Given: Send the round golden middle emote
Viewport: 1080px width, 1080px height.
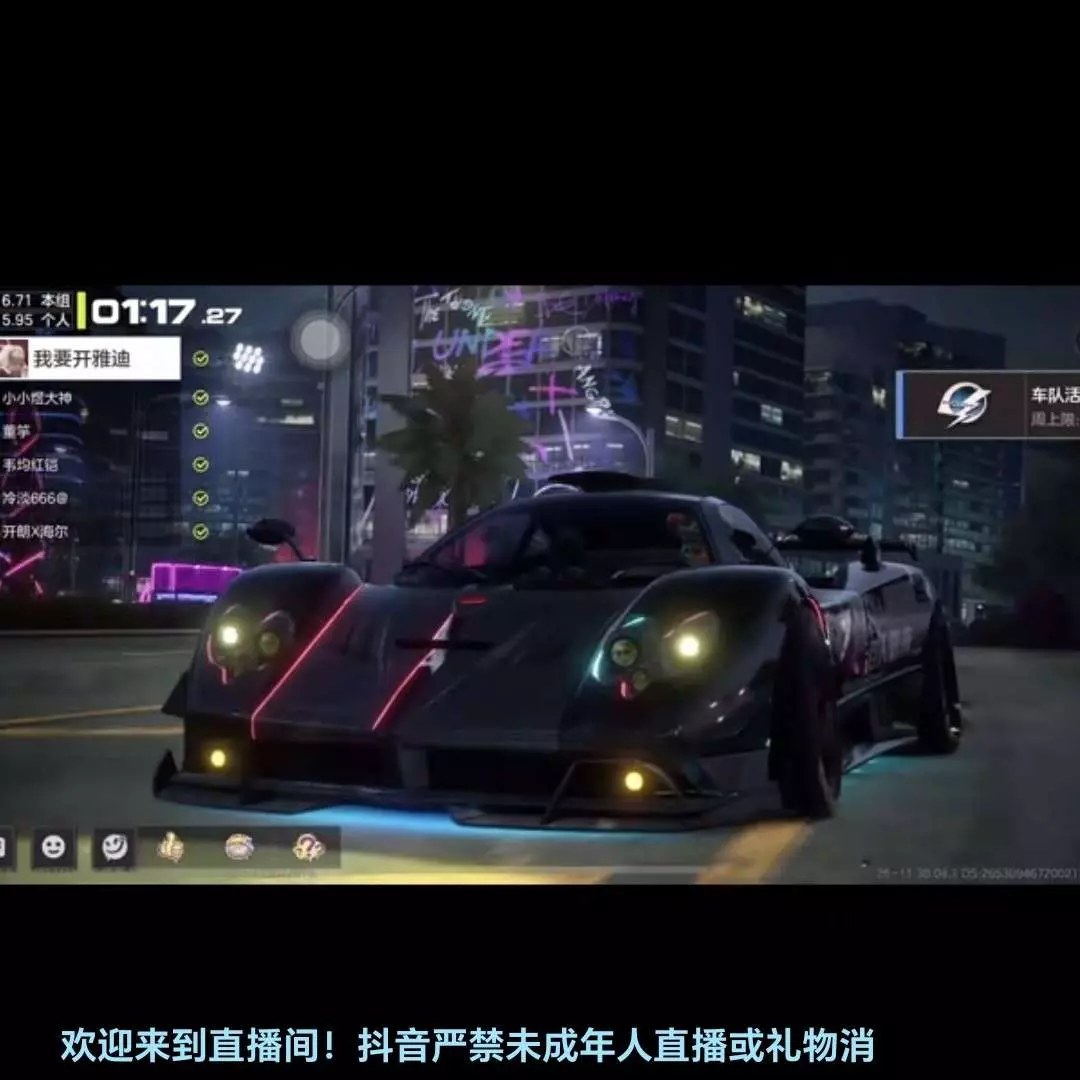Looking at the screenshot, I should (239, 848).
